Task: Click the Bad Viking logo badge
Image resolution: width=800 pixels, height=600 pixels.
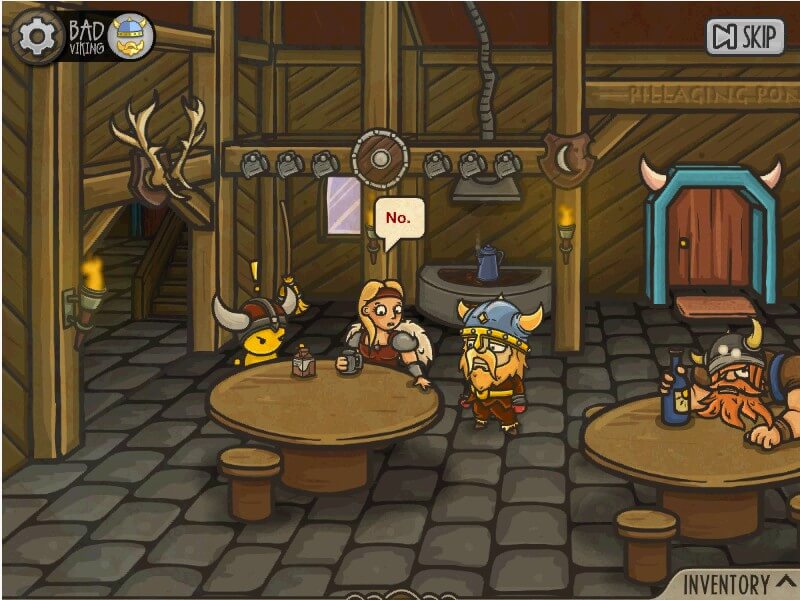Action: coord(112,37)
